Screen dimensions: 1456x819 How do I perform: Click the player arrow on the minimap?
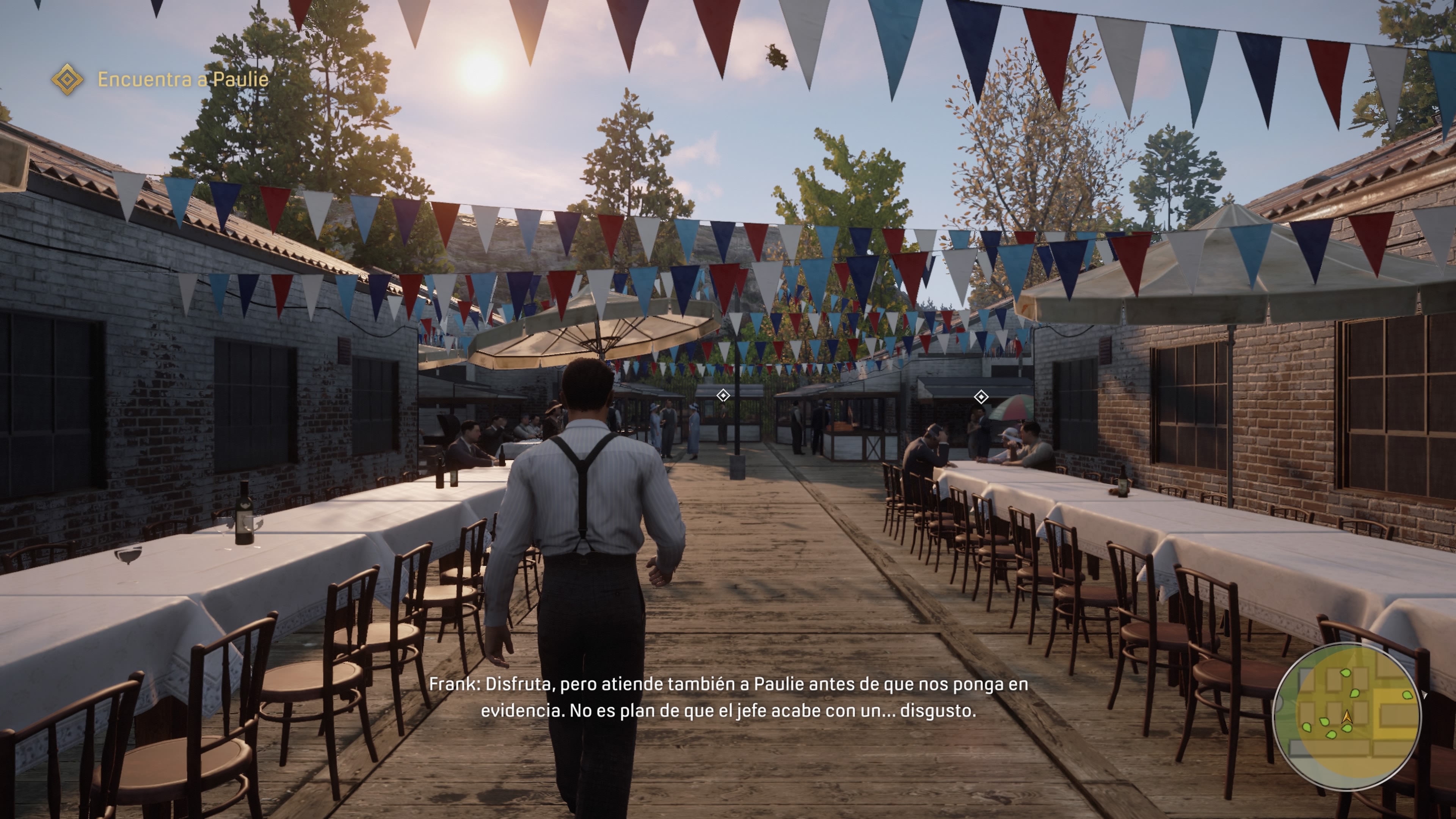pos(1347,717)
